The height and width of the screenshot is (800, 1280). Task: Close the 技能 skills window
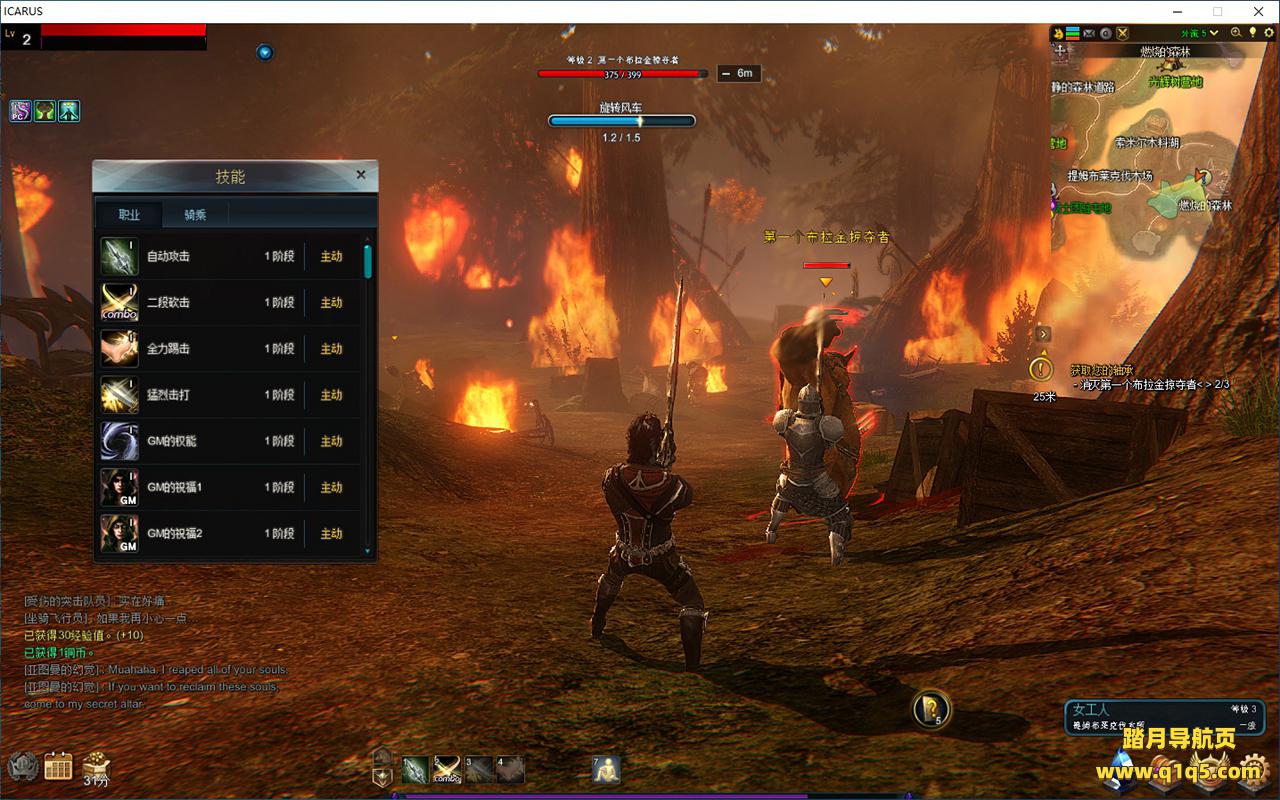361,174
